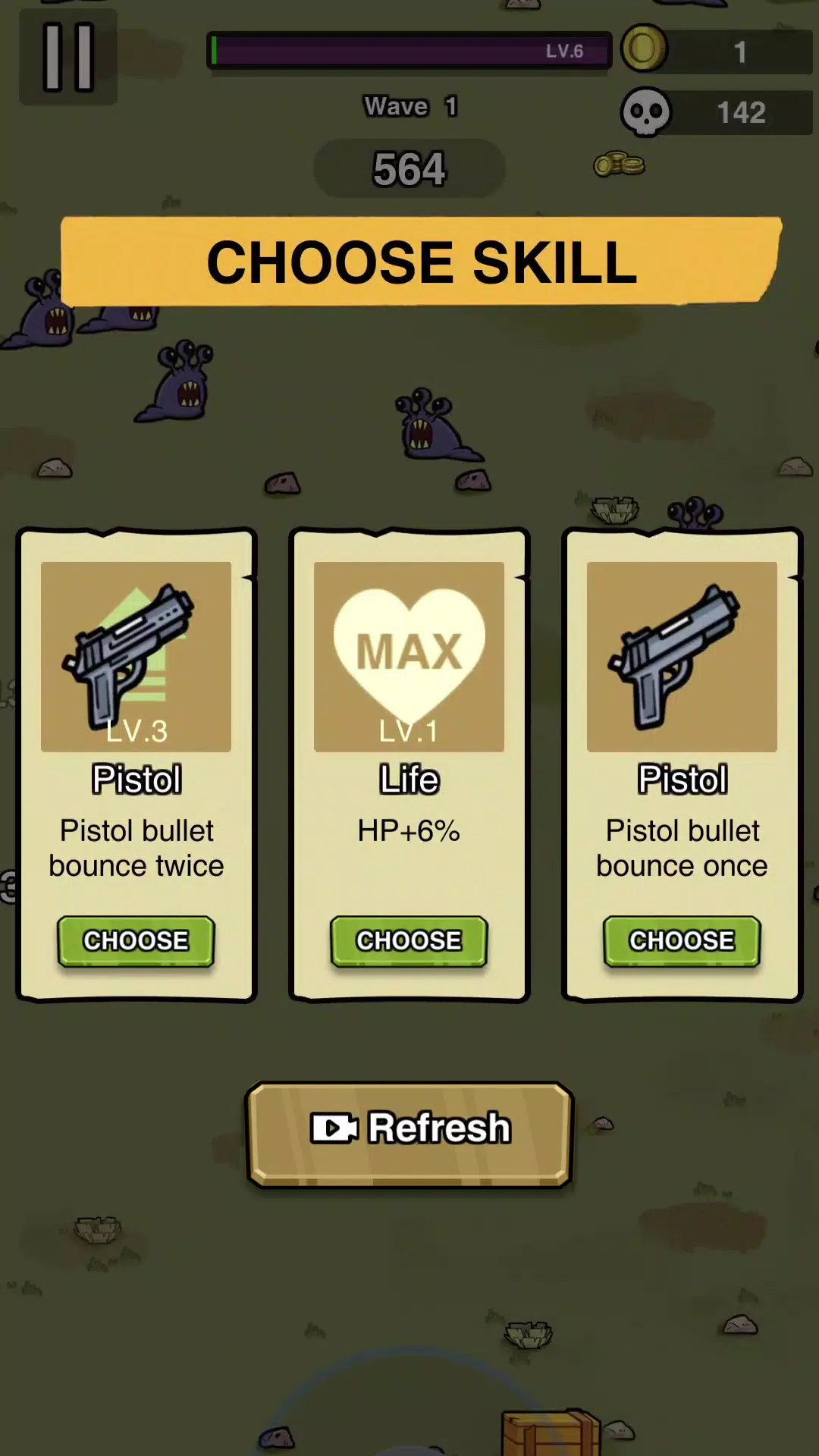Choose the Life HP+6% skill
The height and width of the screenshot is (1456, 819).
click(x=409, y=940)
